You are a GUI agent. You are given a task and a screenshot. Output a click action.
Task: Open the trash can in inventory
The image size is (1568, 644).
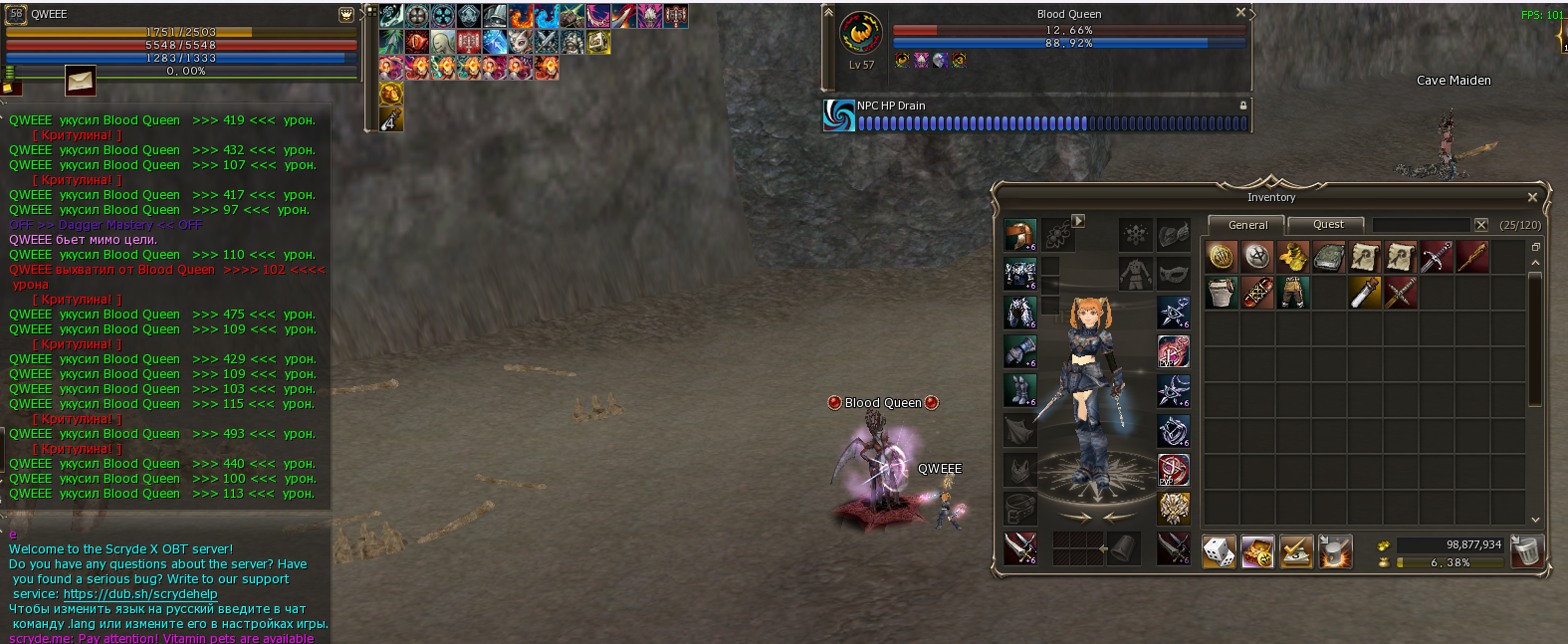pos(1526,550)
